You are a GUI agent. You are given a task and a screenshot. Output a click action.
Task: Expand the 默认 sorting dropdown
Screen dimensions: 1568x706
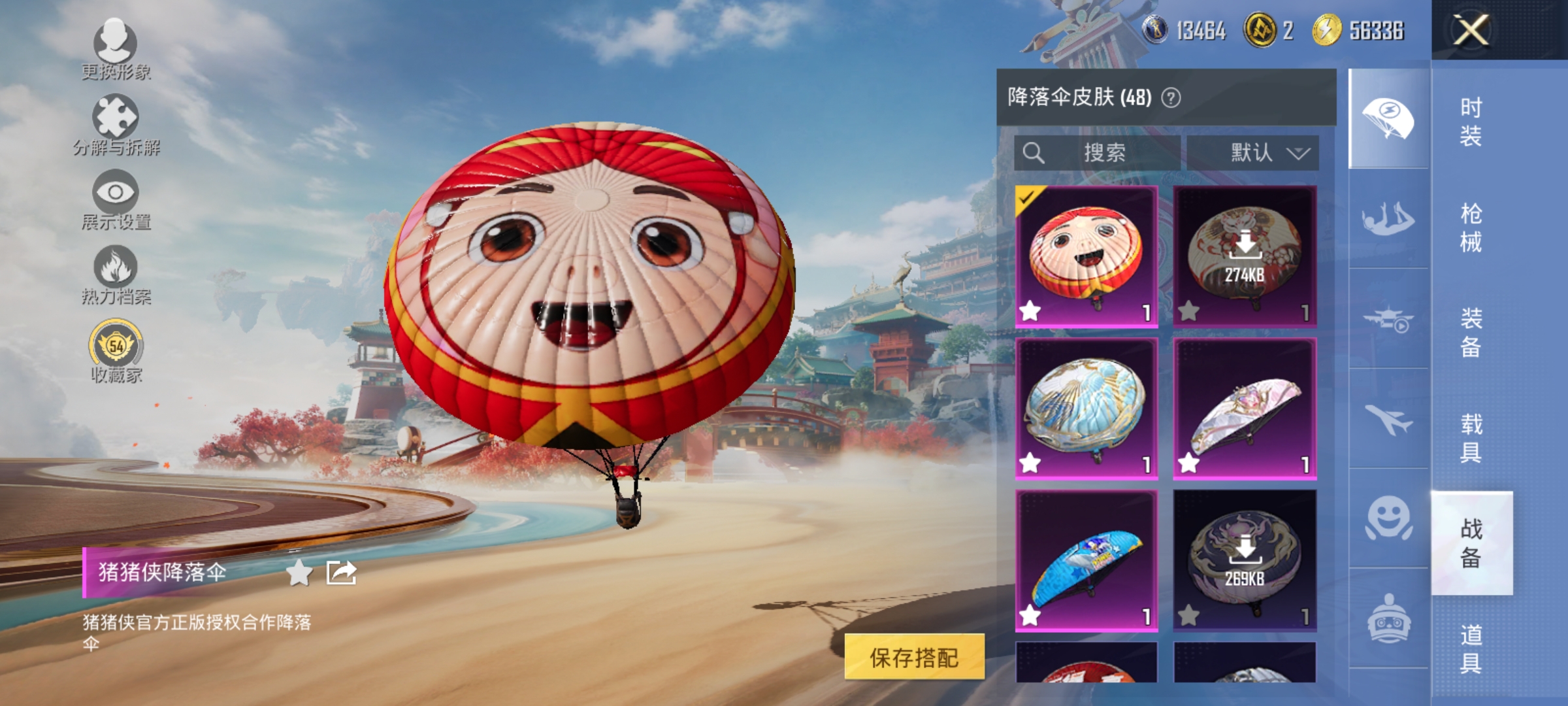pyautogui.click(x=1254, y=152)
